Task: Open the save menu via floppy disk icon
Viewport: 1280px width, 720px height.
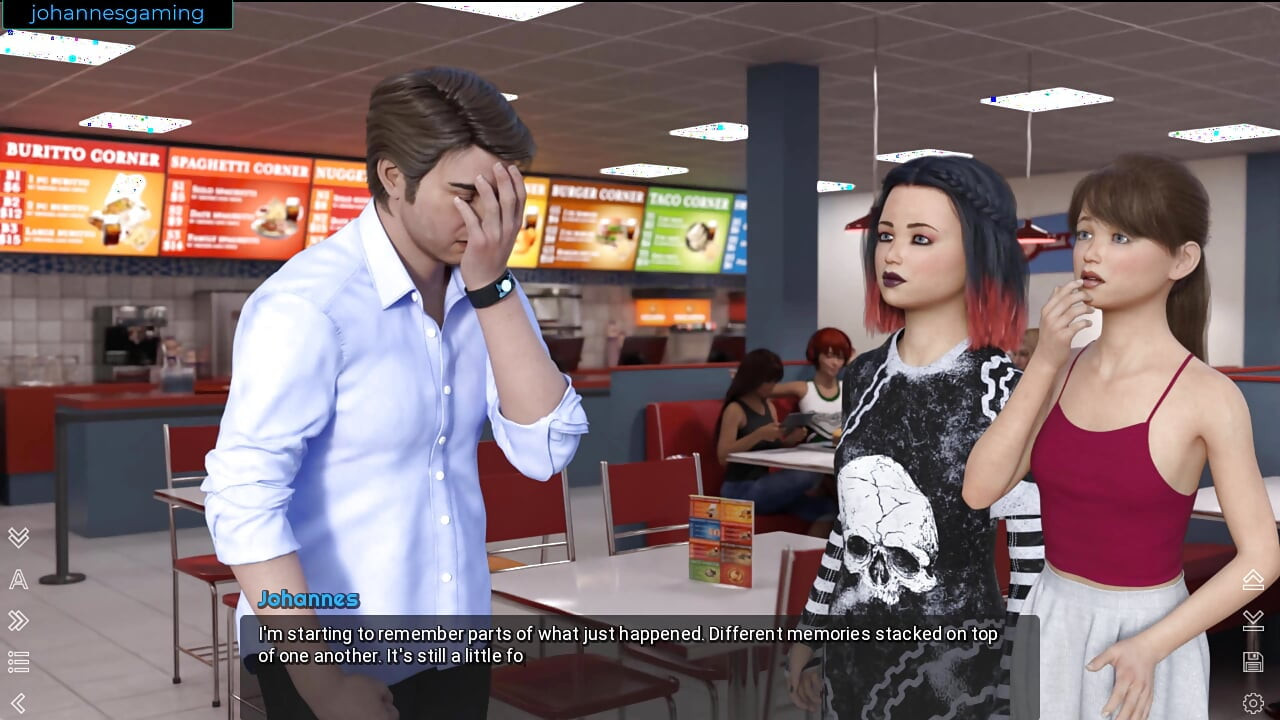Action: click(x=1253, y=661)
